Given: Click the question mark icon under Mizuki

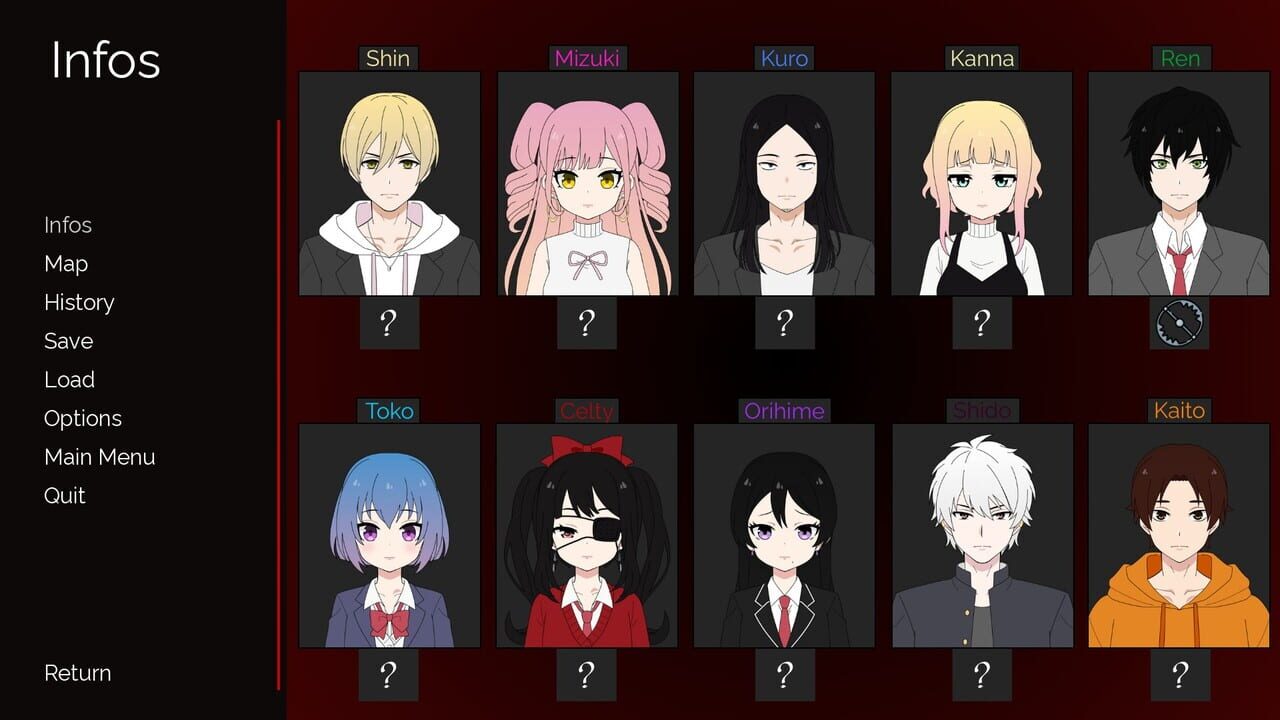Looking at the screenshot, I should (x=586, y=322).
